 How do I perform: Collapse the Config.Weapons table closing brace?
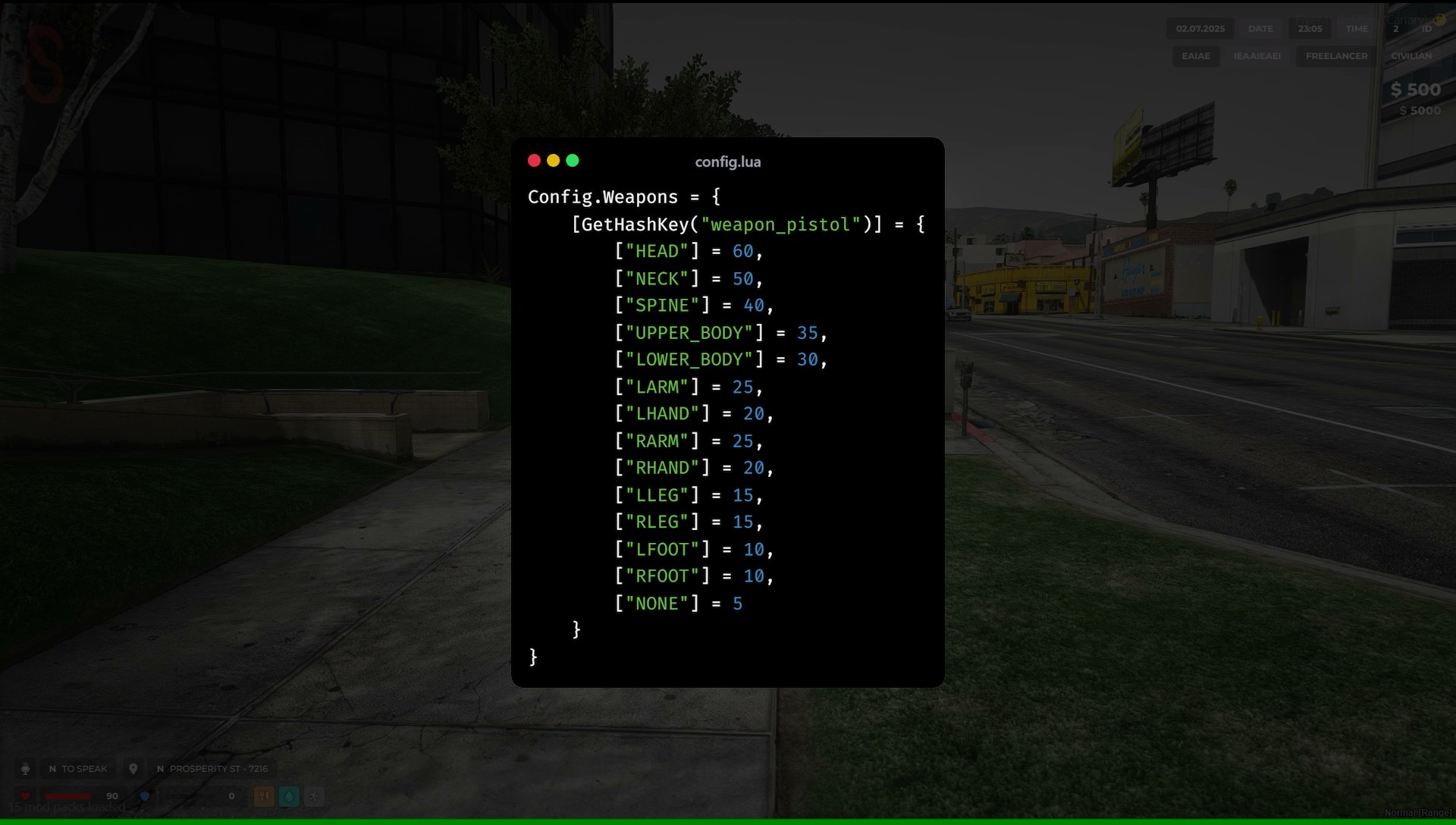(x=533, y=657)
